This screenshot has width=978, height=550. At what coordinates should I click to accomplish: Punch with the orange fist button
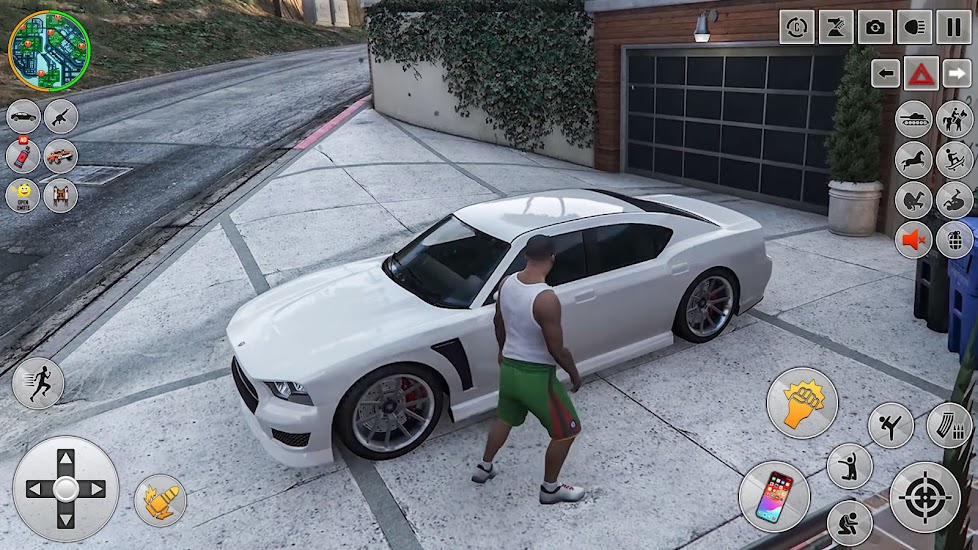802,403
